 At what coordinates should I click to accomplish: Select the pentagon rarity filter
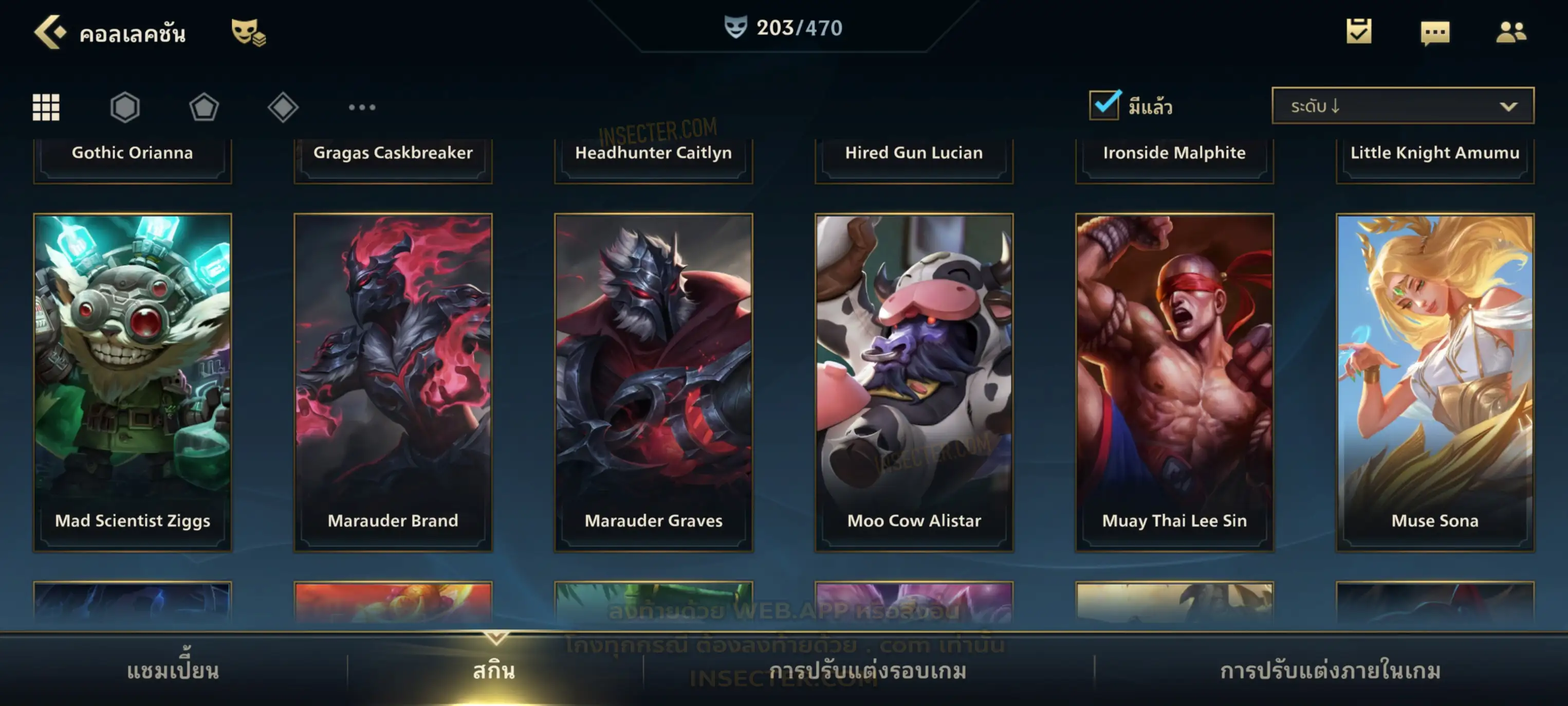204,107
